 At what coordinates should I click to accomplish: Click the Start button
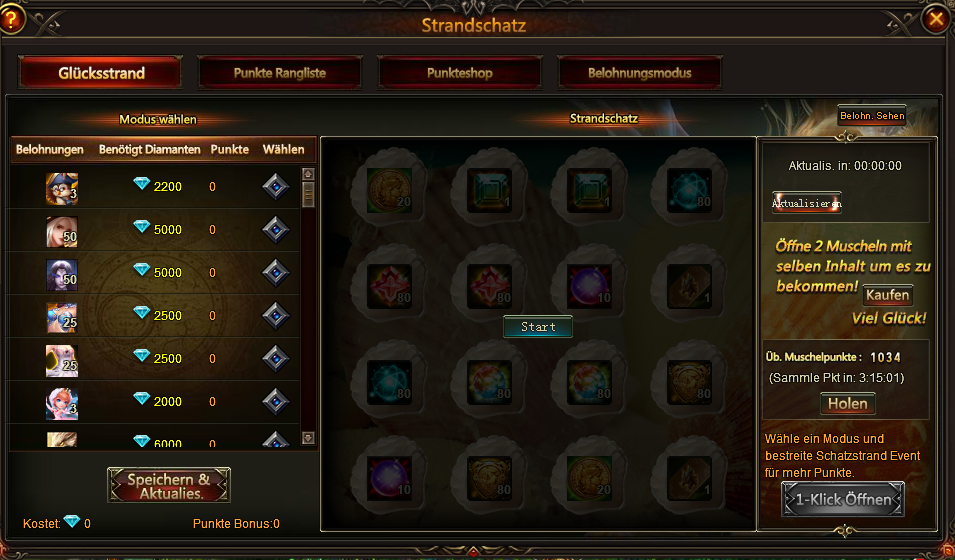coord(537,327)
